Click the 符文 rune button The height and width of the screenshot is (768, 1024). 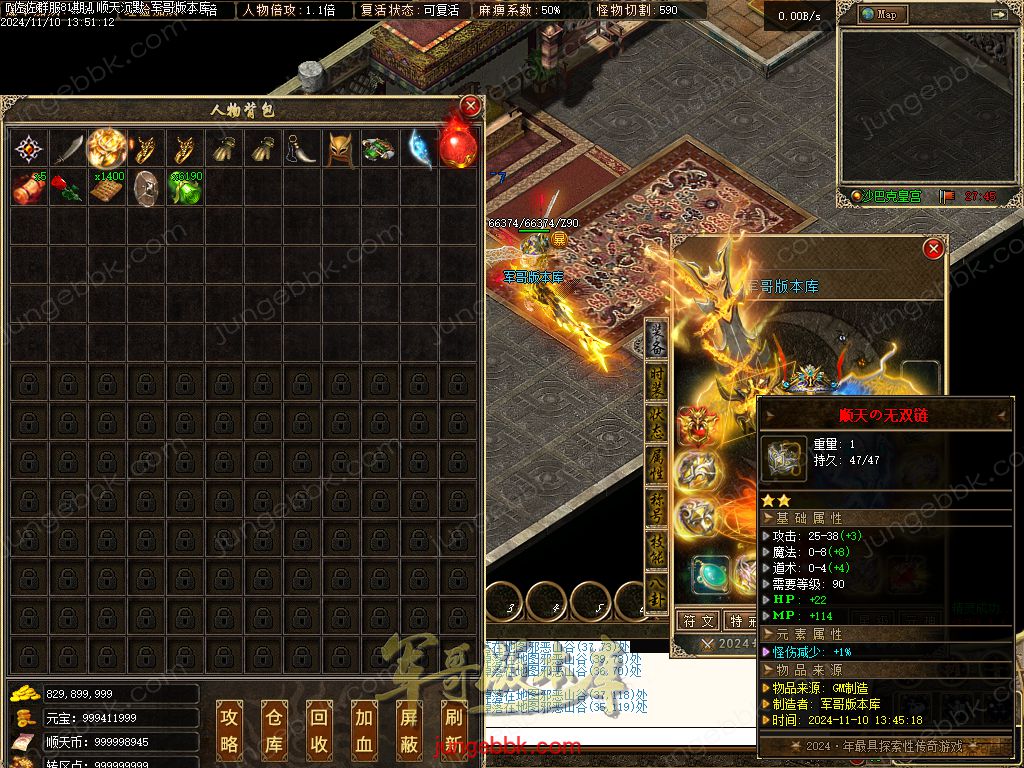click(x=698, y=621)
